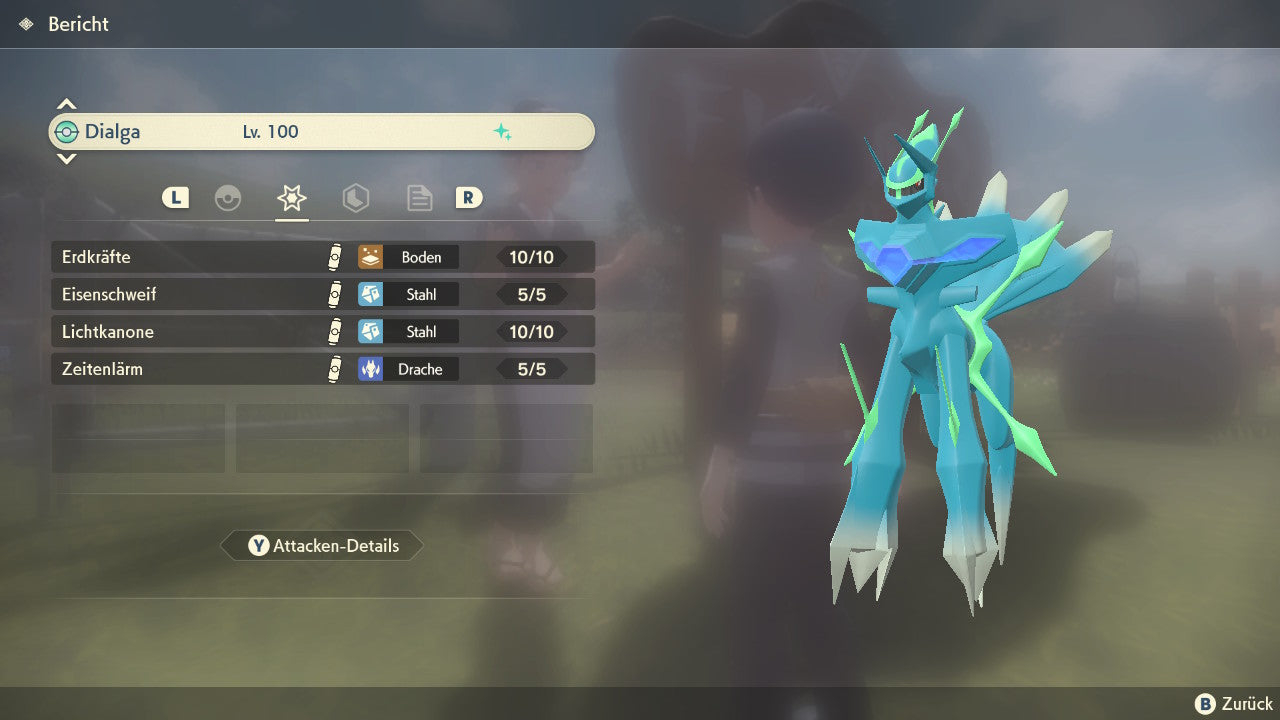Switch to the Poké Ball overview tab
1280x720 pixels.
click(228, 198)
